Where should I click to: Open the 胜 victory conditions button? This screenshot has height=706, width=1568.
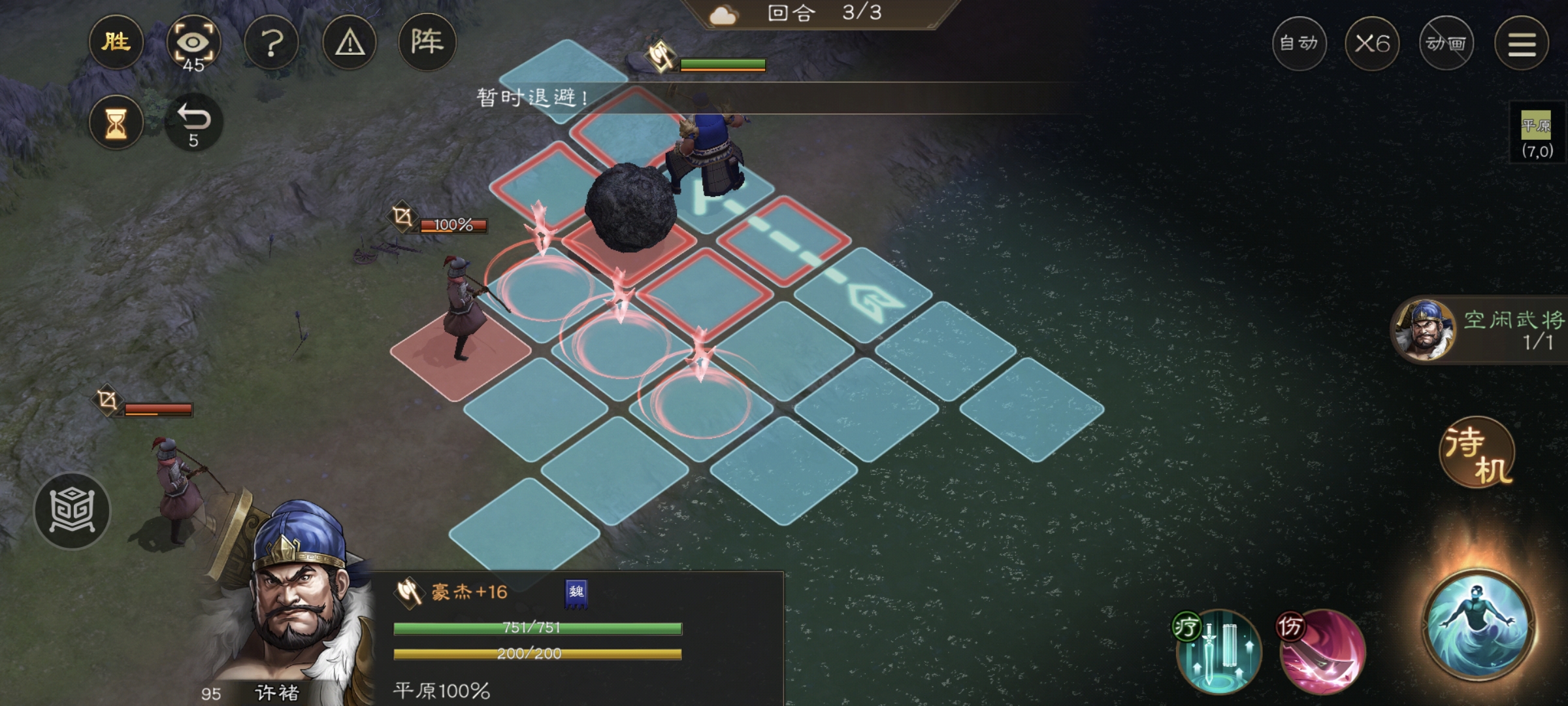coord(116,43)
